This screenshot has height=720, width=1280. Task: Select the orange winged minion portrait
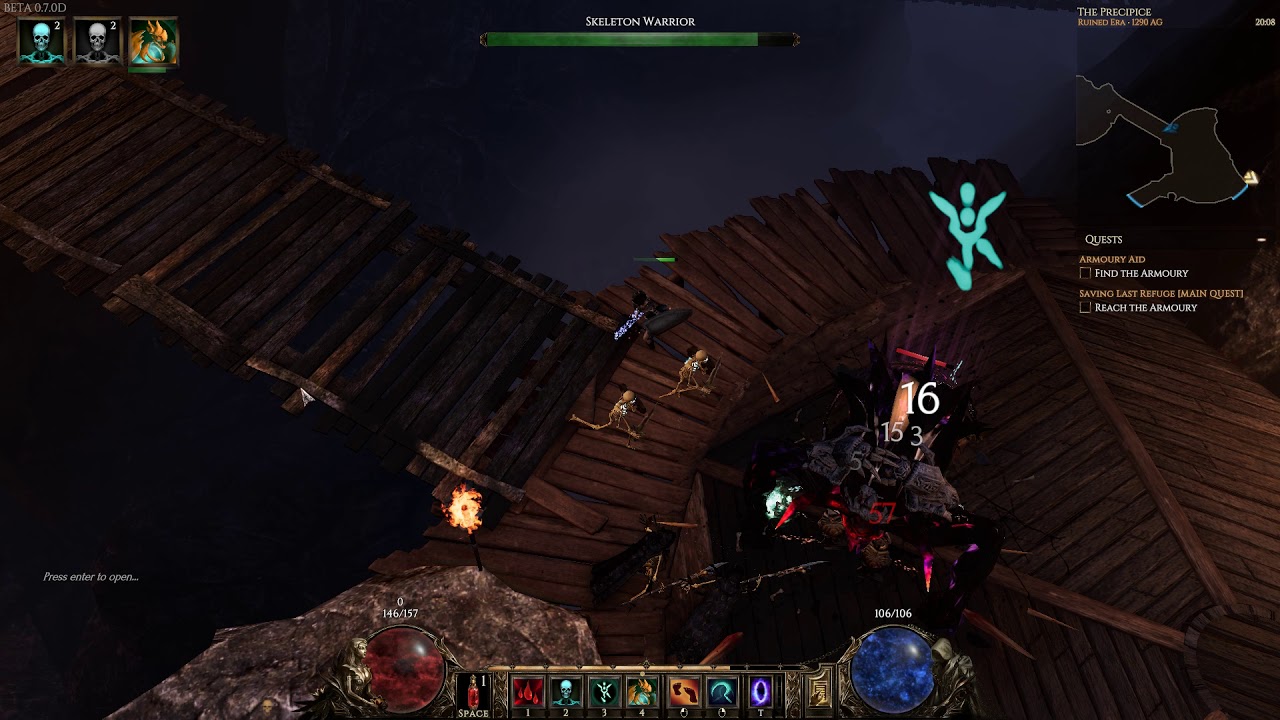pos(153,43)
